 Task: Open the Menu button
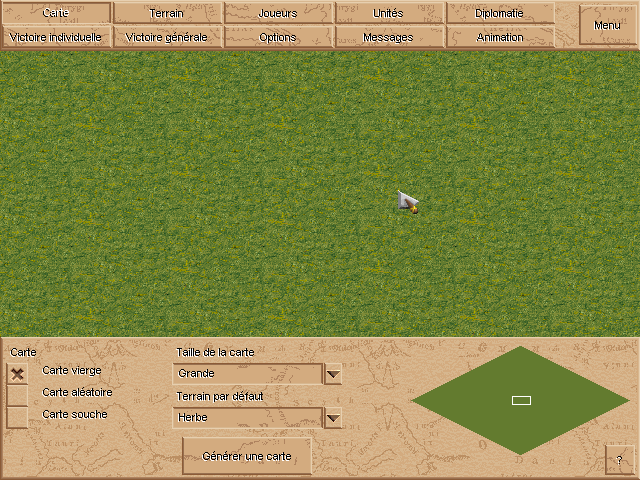(607, 25)
